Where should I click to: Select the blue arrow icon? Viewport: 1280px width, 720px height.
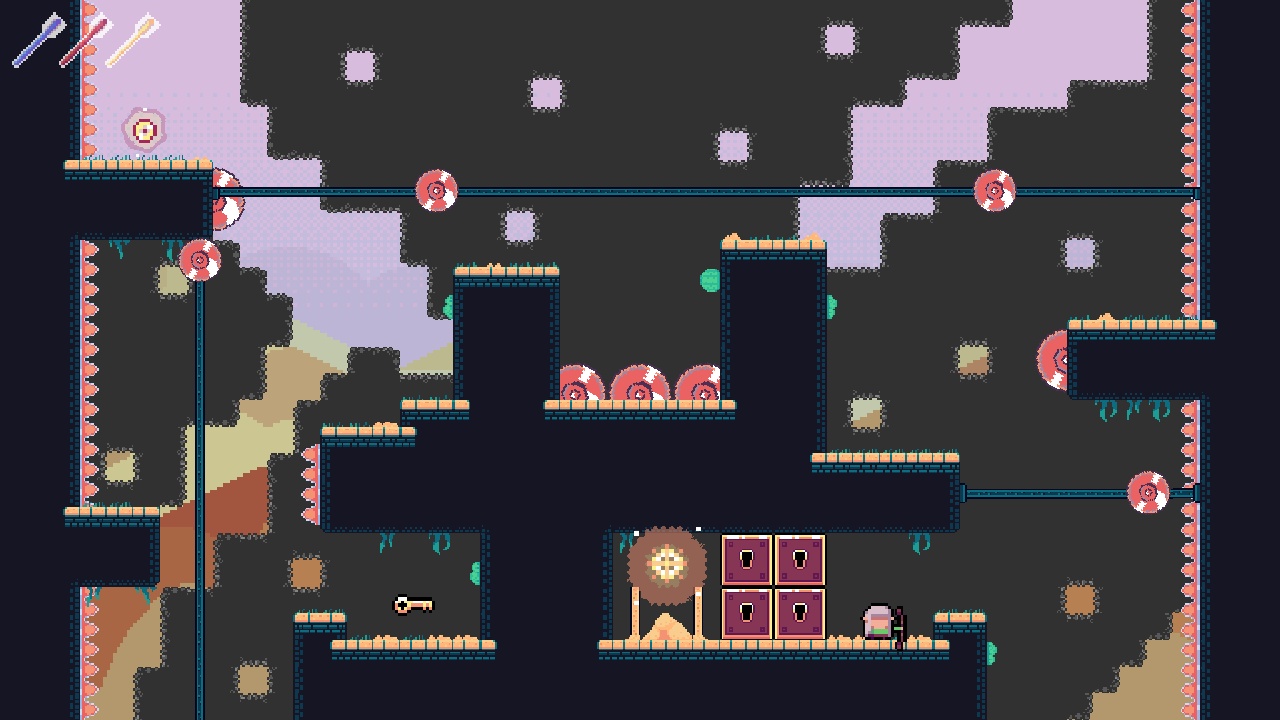[40, 40]
